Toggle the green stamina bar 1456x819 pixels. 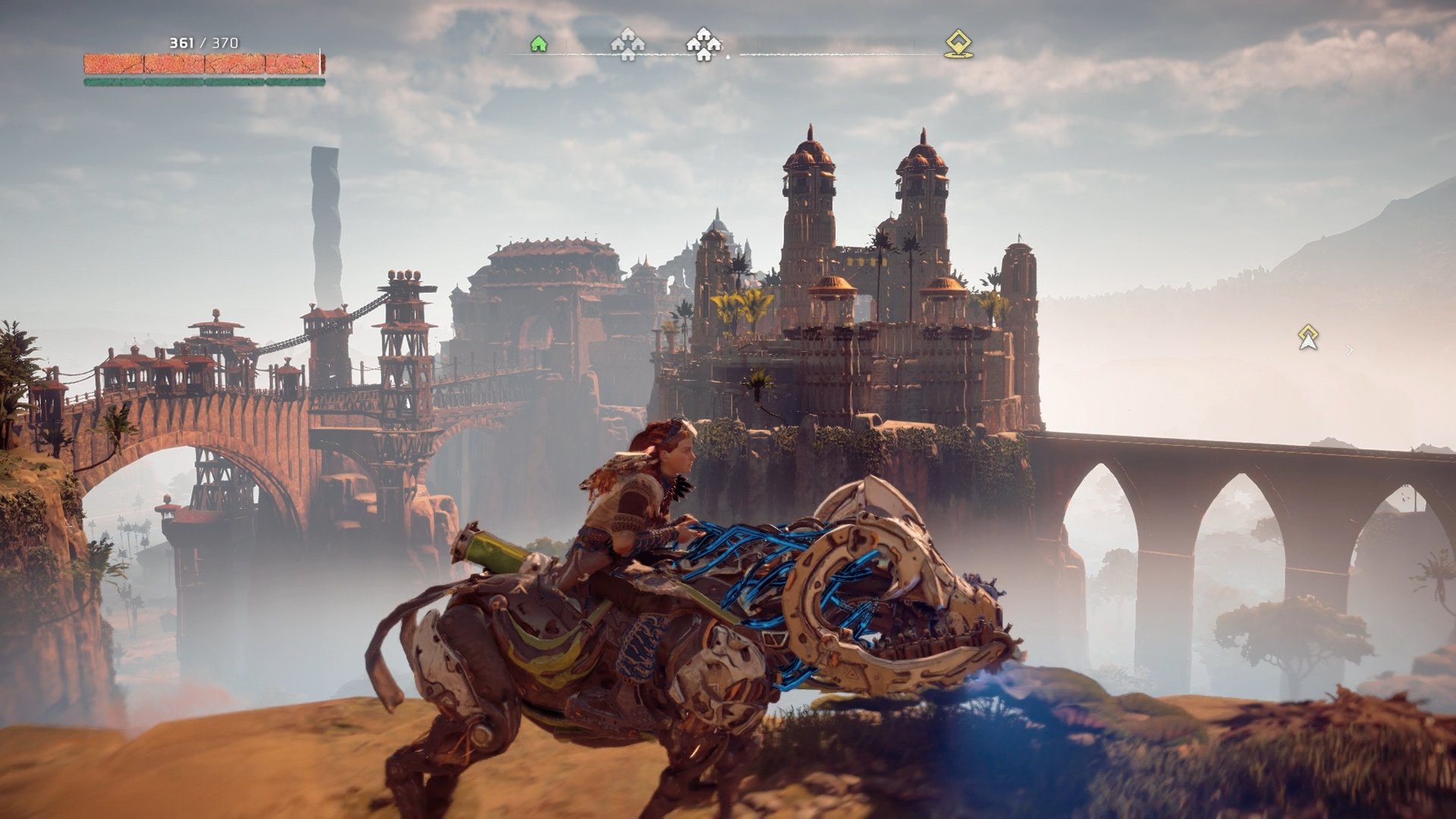point(205,80)
